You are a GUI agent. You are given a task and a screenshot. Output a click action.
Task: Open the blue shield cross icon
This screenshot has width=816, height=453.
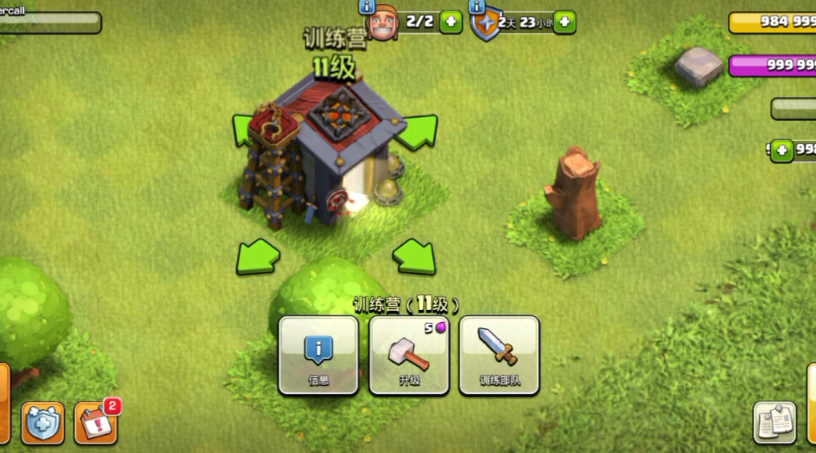(x=43, y=422)
